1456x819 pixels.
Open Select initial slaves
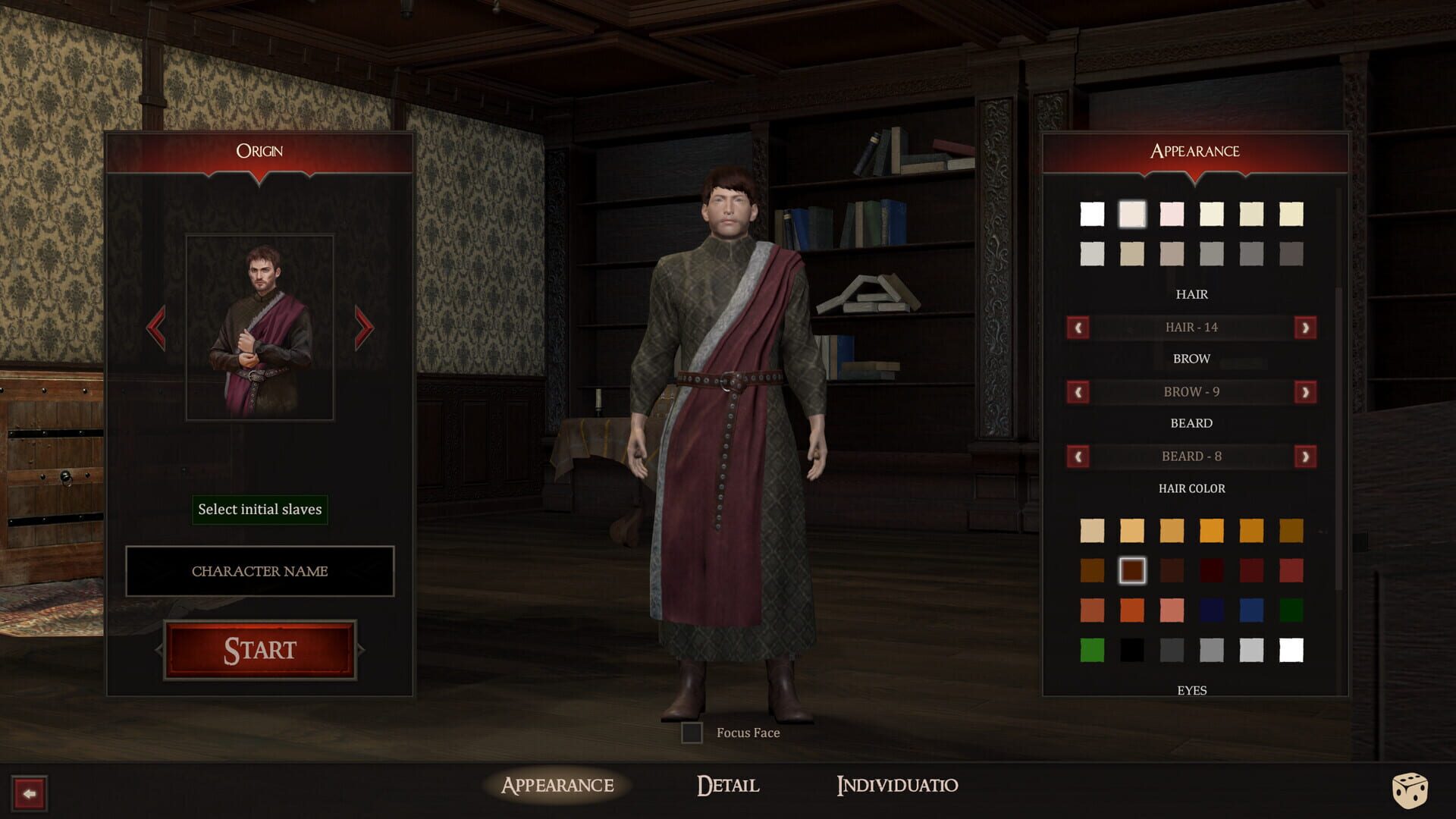pos(259,510)
